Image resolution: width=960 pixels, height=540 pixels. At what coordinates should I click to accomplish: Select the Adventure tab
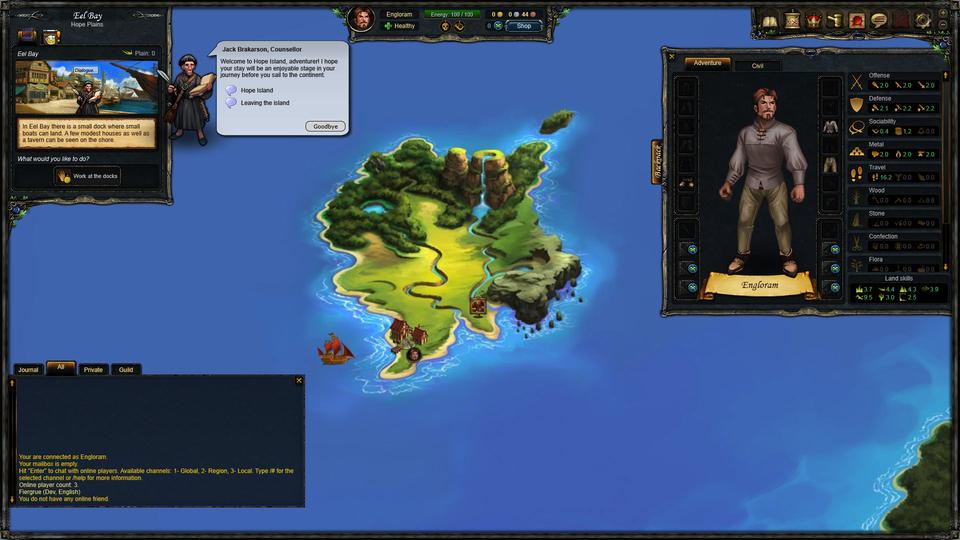point(707,63)
